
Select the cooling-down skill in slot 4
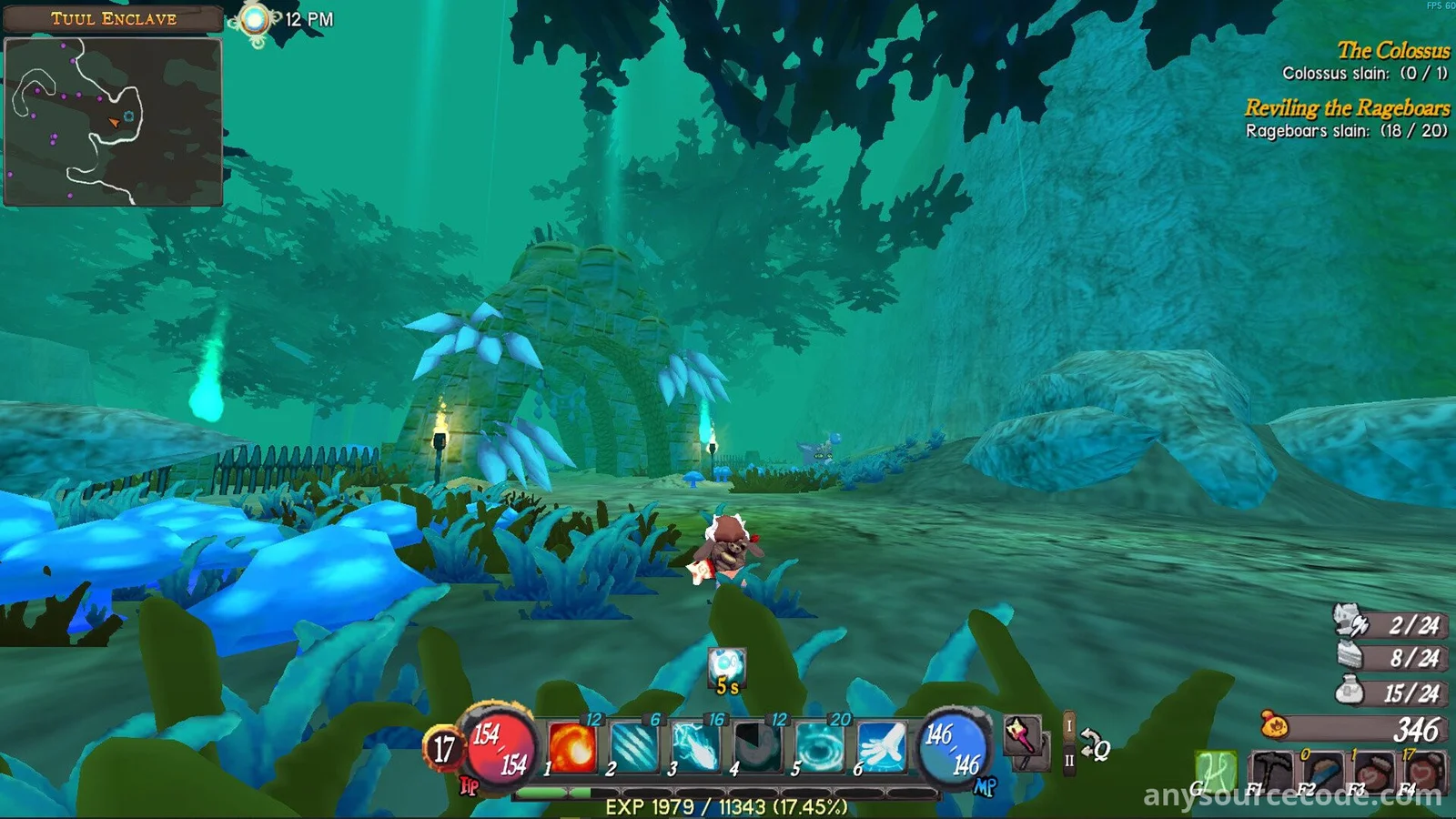click(x=757, y=746)
